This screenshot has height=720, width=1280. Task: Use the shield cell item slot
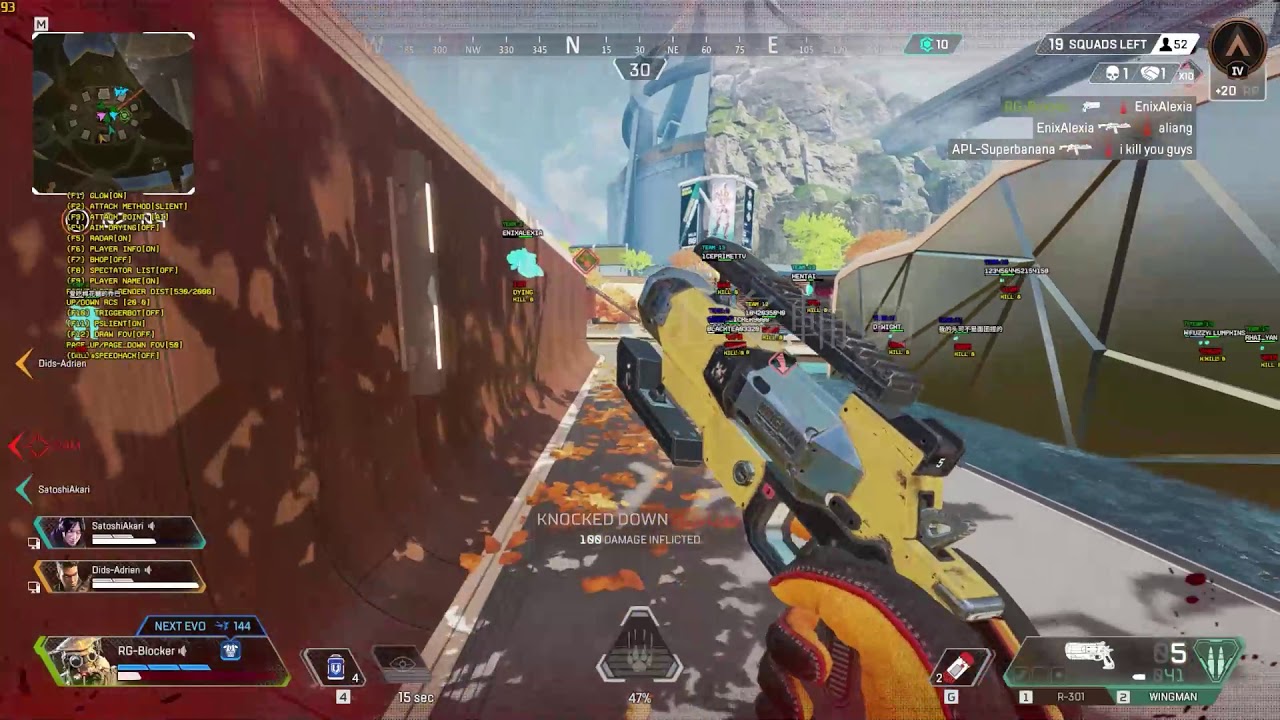tap(336, 666)
